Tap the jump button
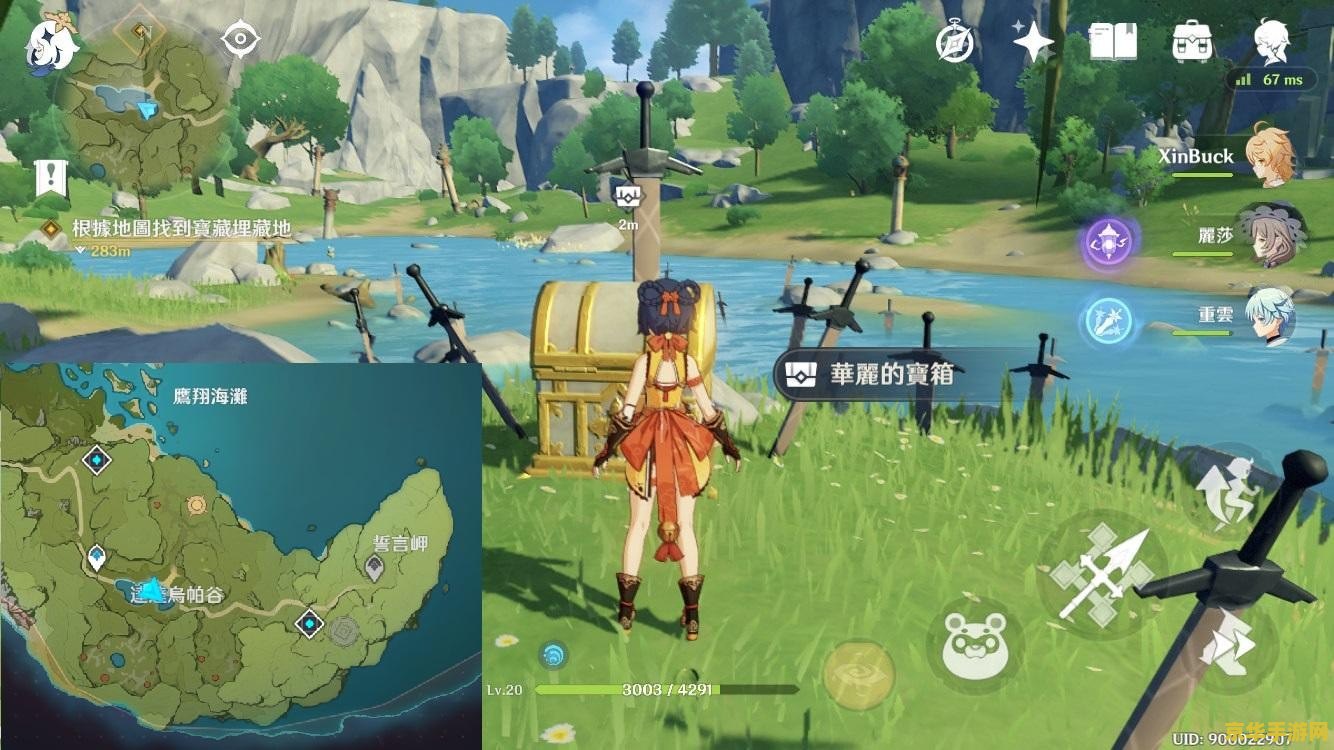The width and height of the screenshot is (1334, 750). click(x=1228, y=493)
